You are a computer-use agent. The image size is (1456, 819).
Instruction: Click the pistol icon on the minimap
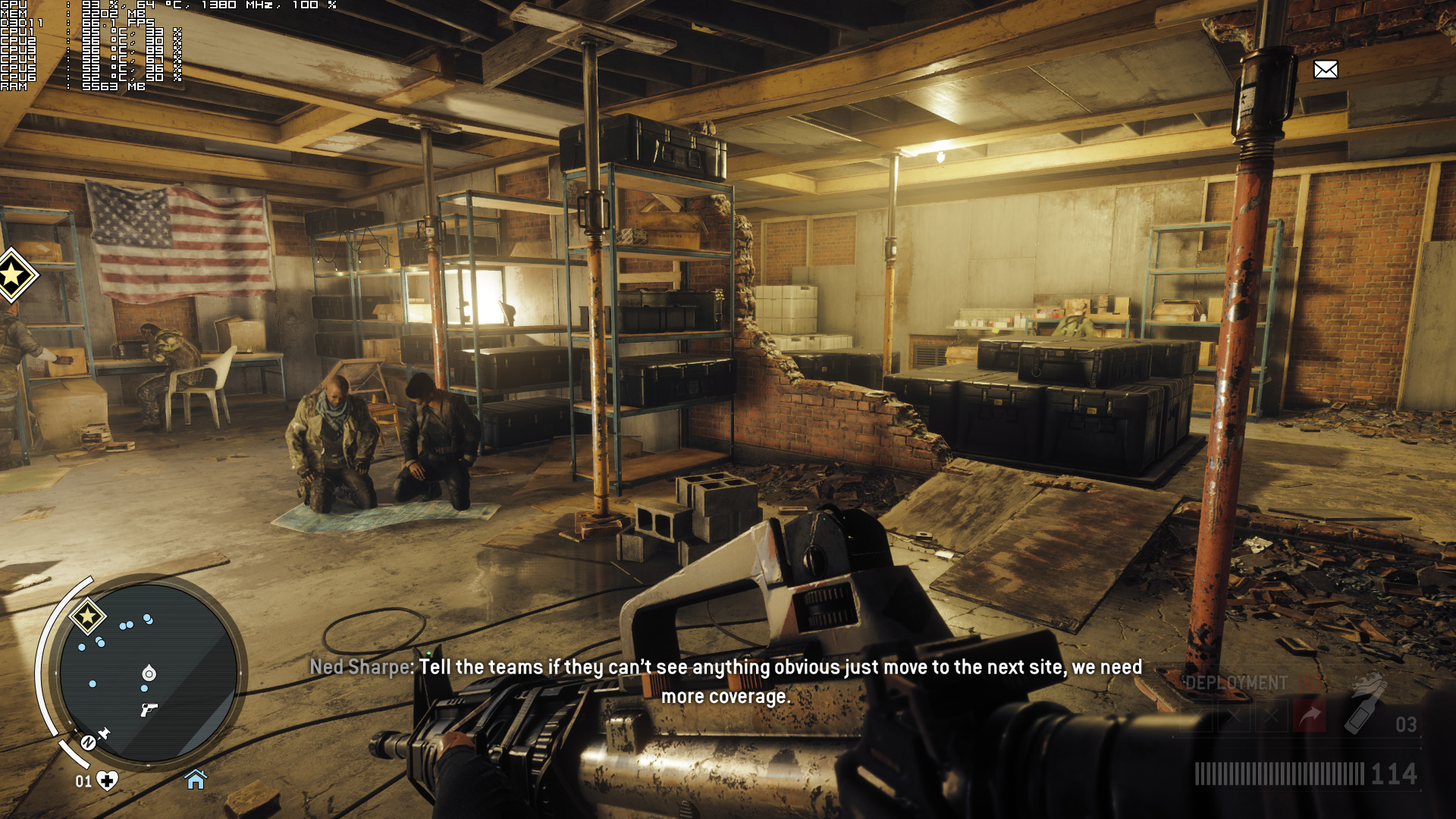coord(149,710)
